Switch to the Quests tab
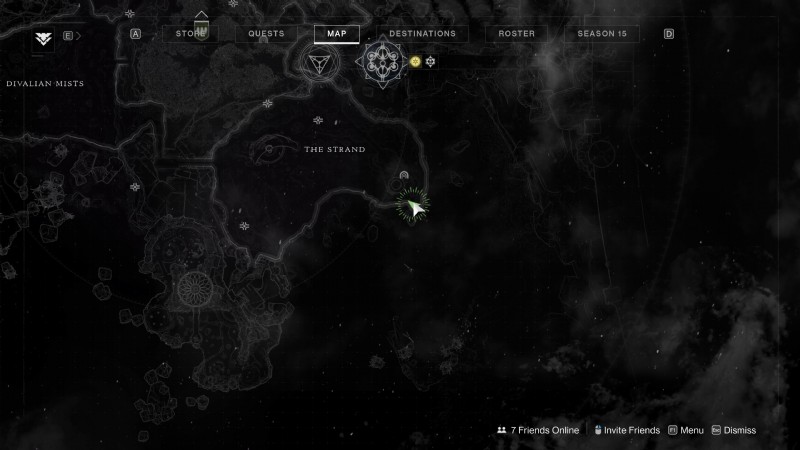 point(266,33)
